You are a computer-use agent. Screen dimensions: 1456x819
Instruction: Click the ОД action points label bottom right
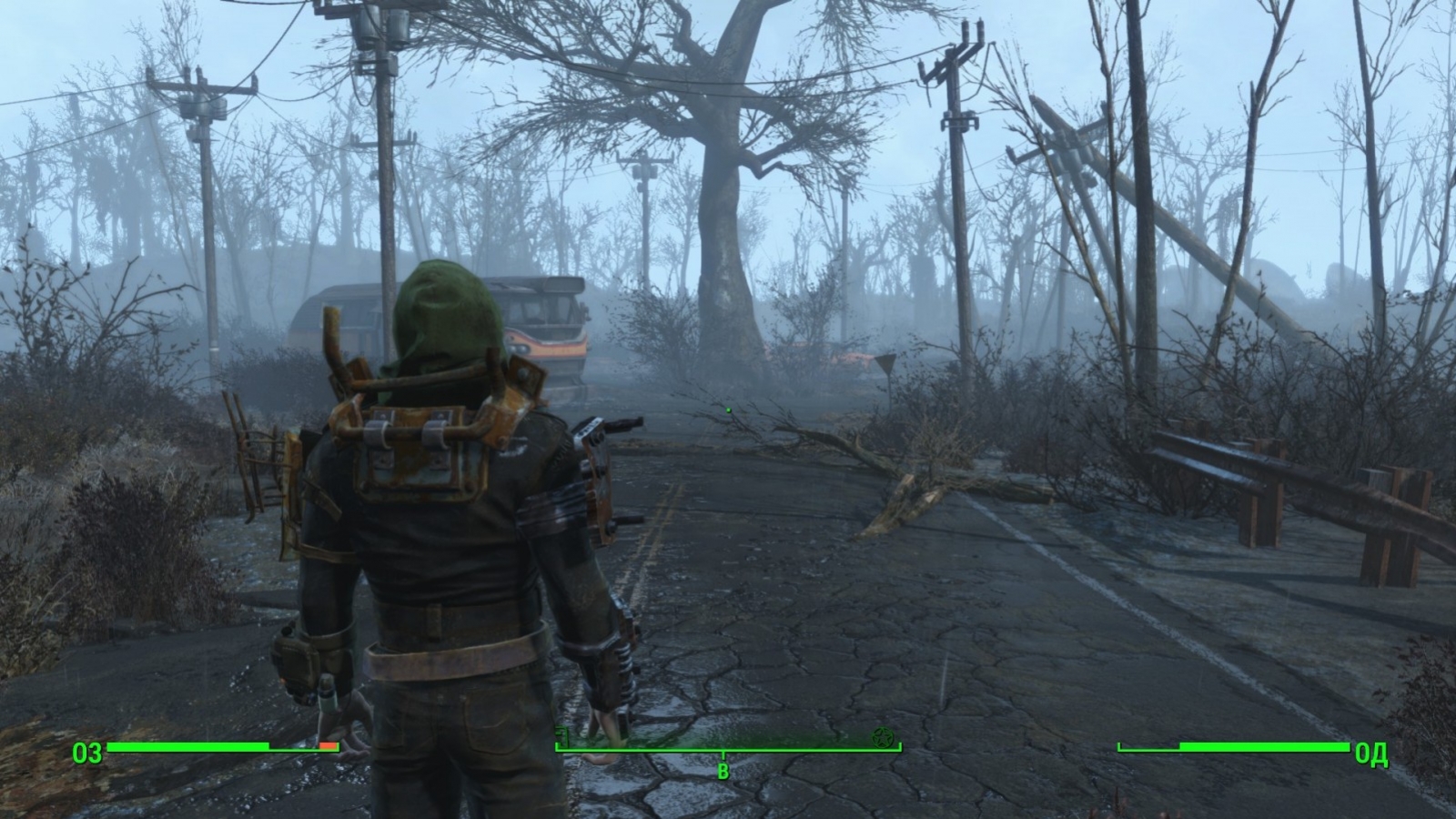[x=1373, y=751]
